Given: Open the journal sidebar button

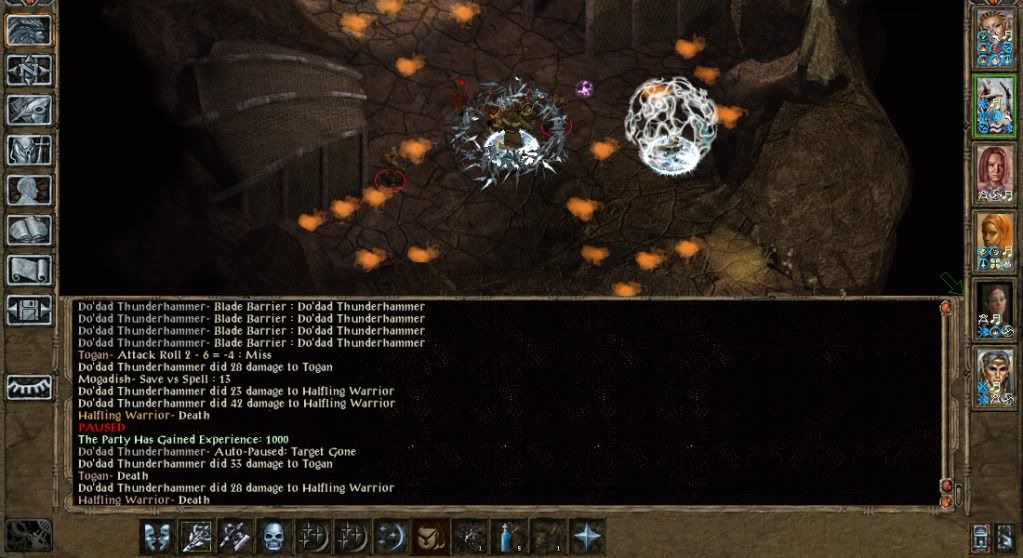Looking at the screenshot, I should pos(28,109).
